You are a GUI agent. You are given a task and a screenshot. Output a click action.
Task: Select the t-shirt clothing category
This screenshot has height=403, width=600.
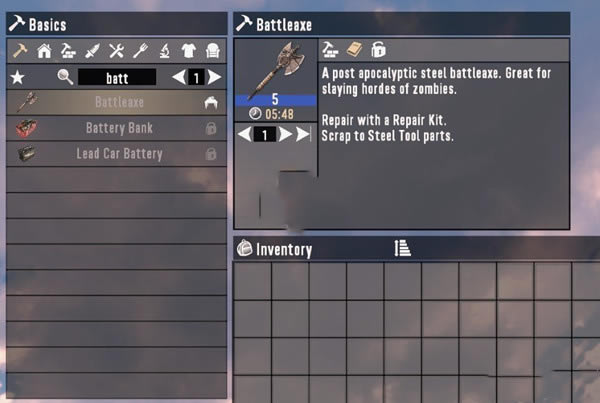pos(188,50)
